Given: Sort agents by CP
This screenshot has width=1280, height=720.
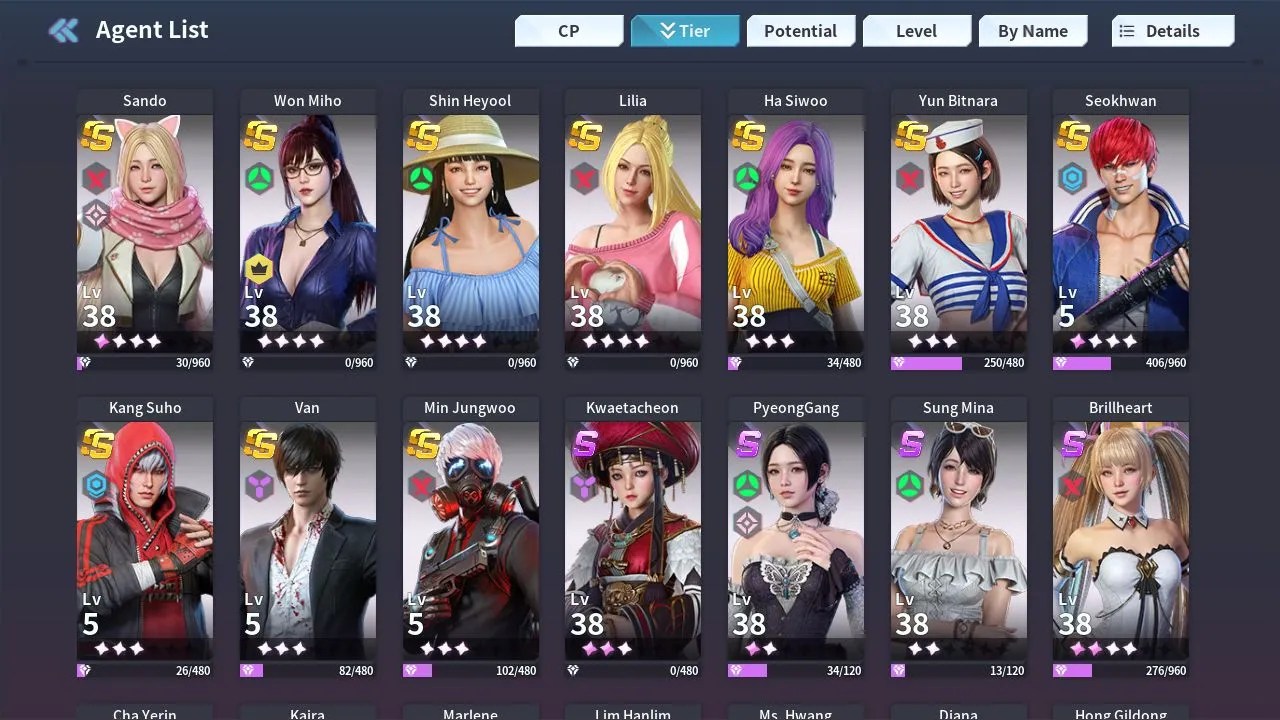Looking at the screenshot, I should 569,31.
